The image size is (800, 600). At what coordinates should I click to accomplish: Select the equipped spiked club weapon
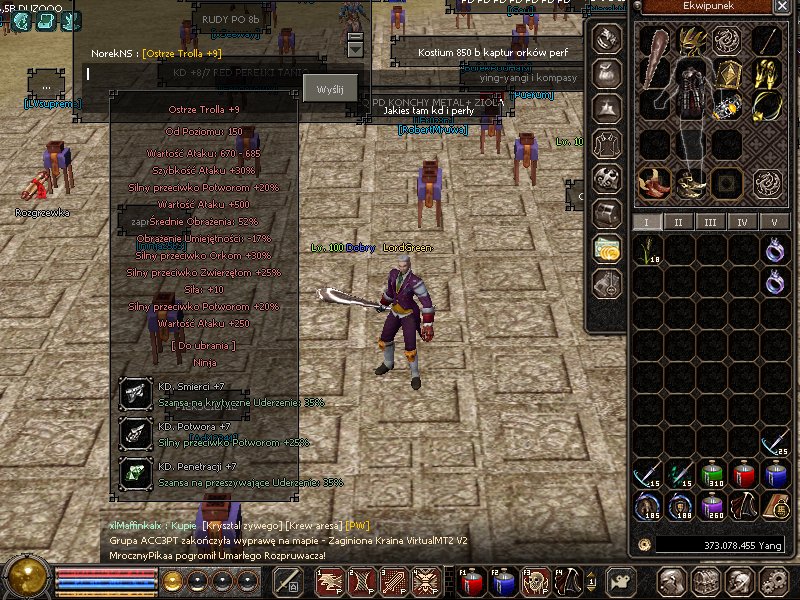click(x=654, y=60)
